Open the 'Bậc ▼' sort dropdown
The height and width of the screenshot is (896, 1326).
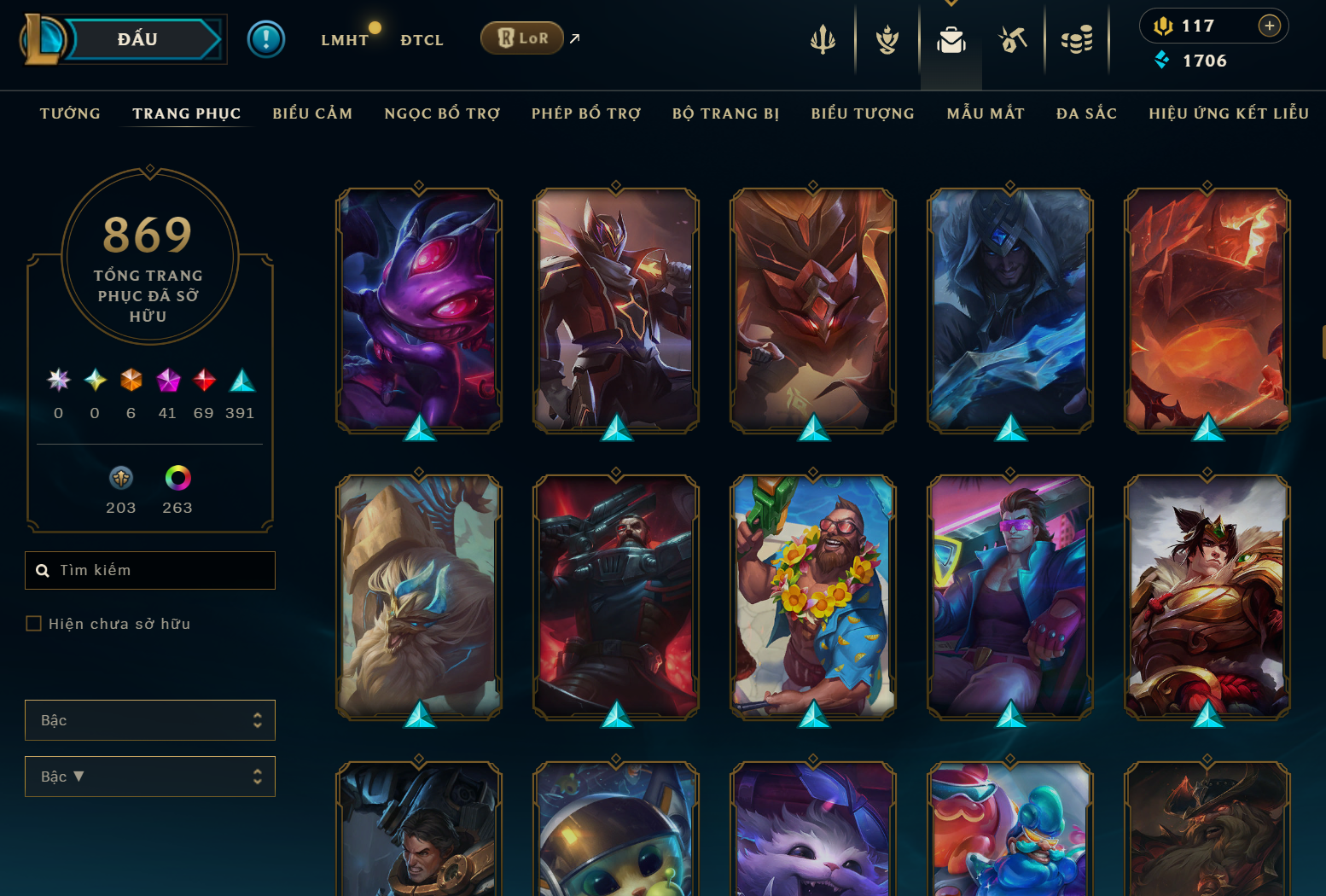(x=150, y=777)
